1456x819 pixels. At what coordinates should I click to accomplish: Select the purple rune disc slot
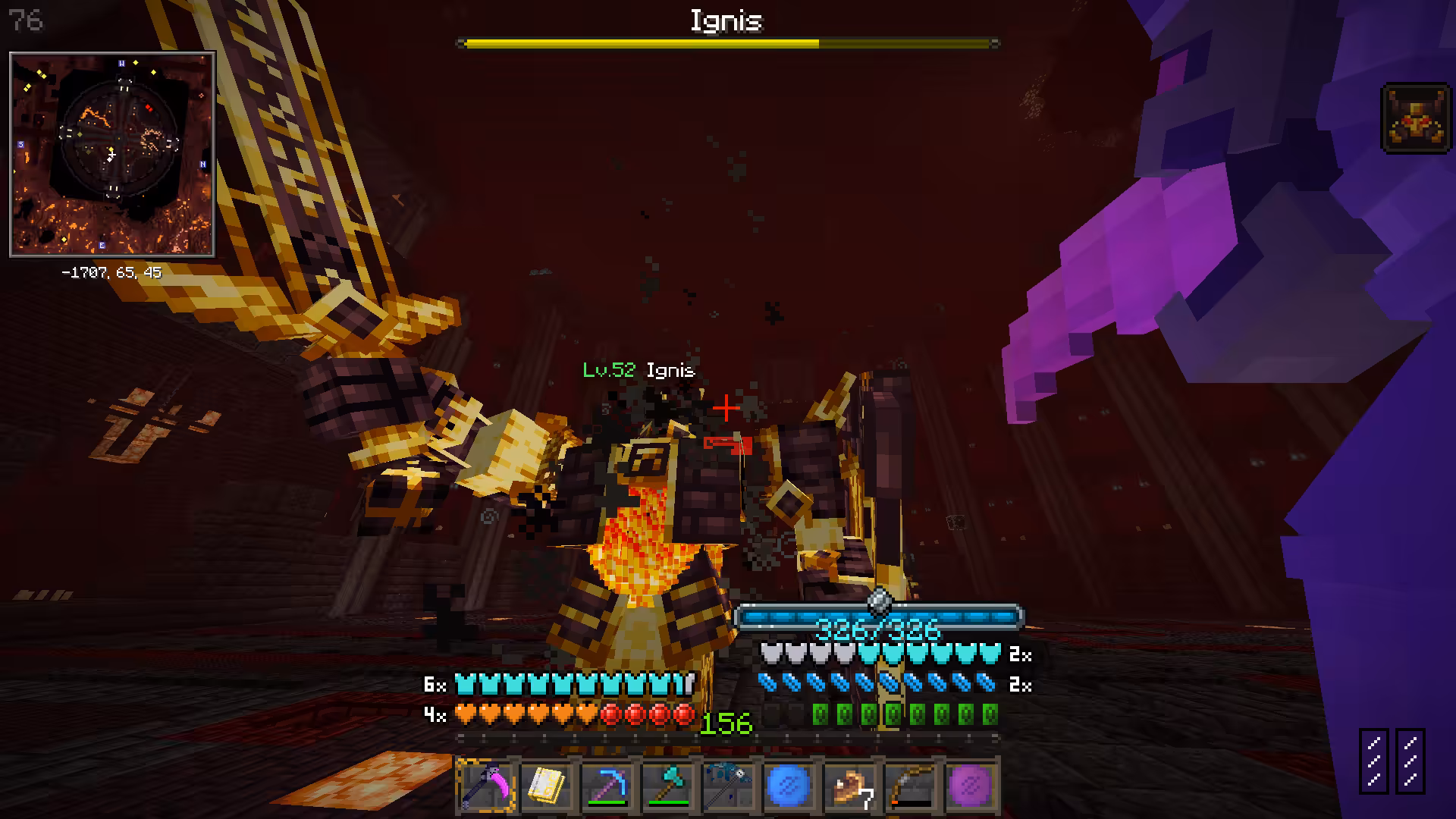[971, 786]
